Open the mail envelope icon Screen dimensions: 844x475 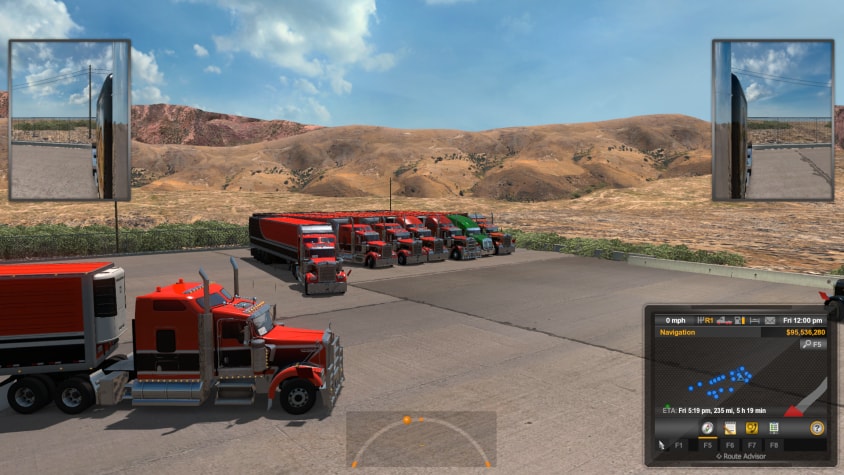(770, 321)
